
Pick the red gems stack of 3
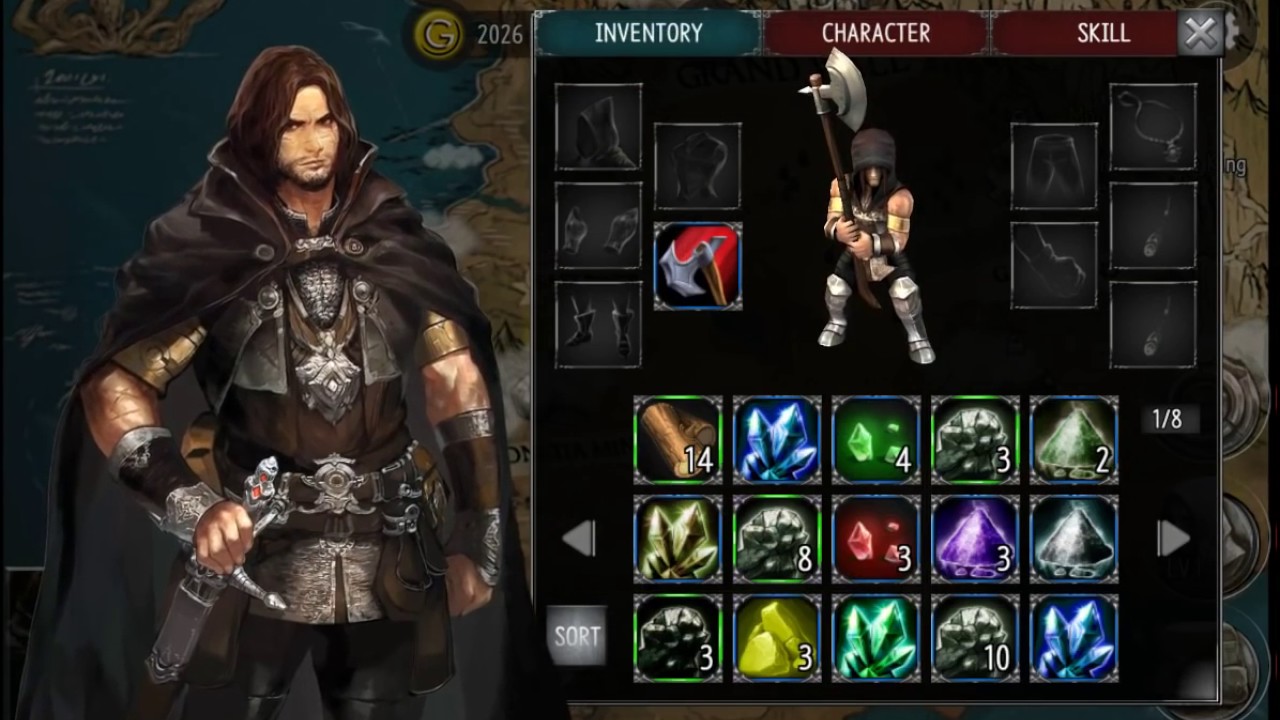(876, 539)
